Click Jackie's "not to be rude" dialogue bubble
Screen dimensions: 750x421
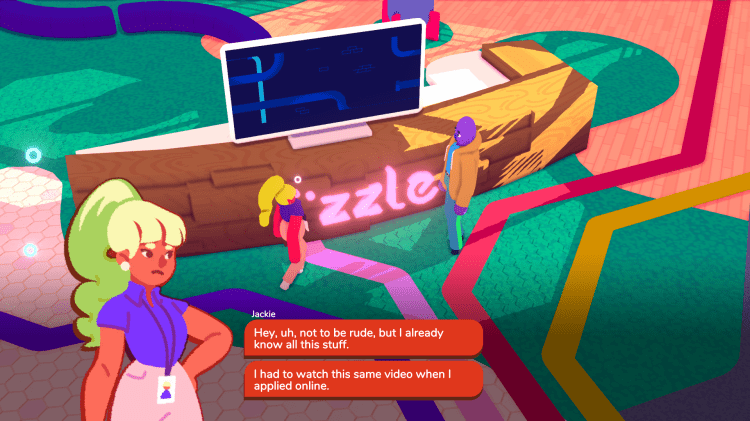(363, 338)
